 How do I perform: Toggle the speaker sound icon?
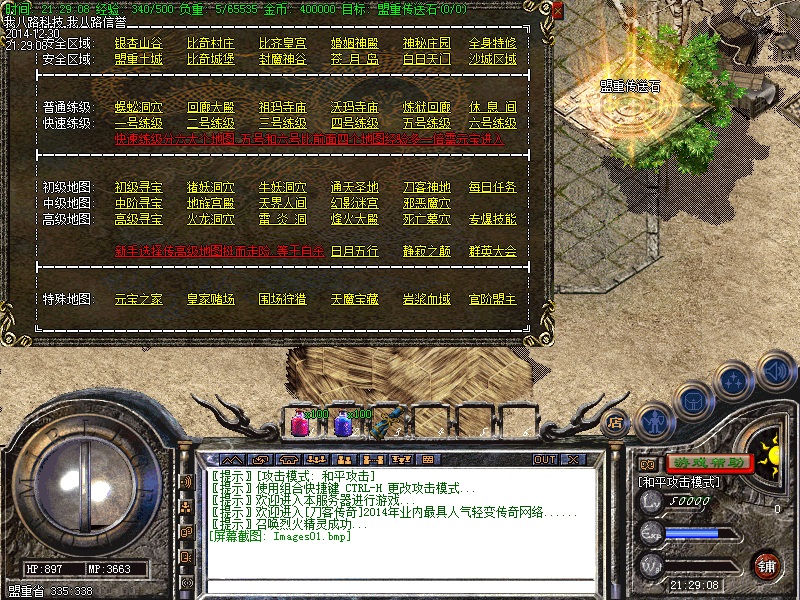[x=775, y=371]
